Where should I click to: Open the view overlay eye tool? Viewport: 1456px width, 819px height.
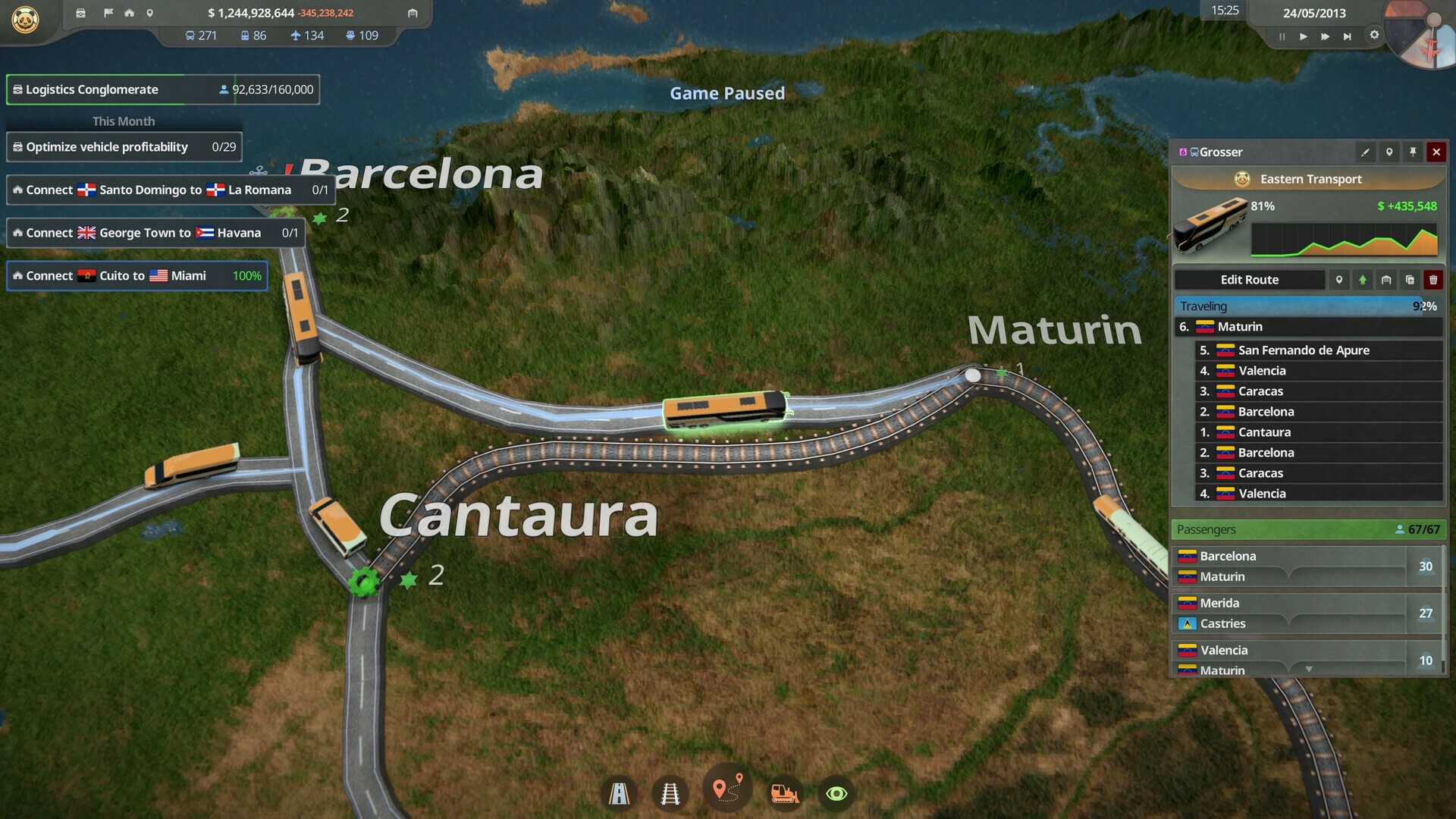tap(836, 794)
